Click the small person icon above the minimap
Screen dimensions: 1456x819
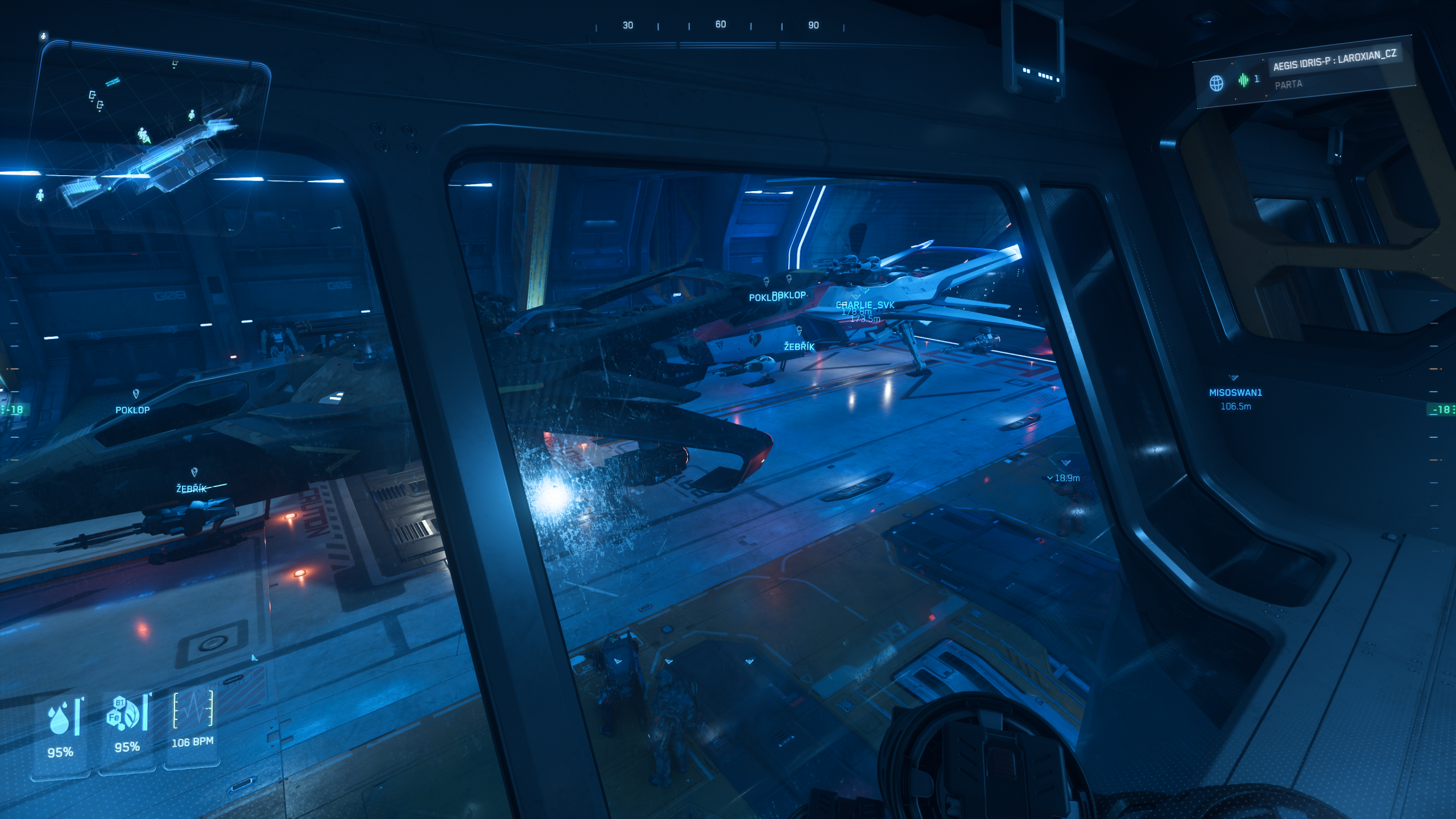(44, 36)
